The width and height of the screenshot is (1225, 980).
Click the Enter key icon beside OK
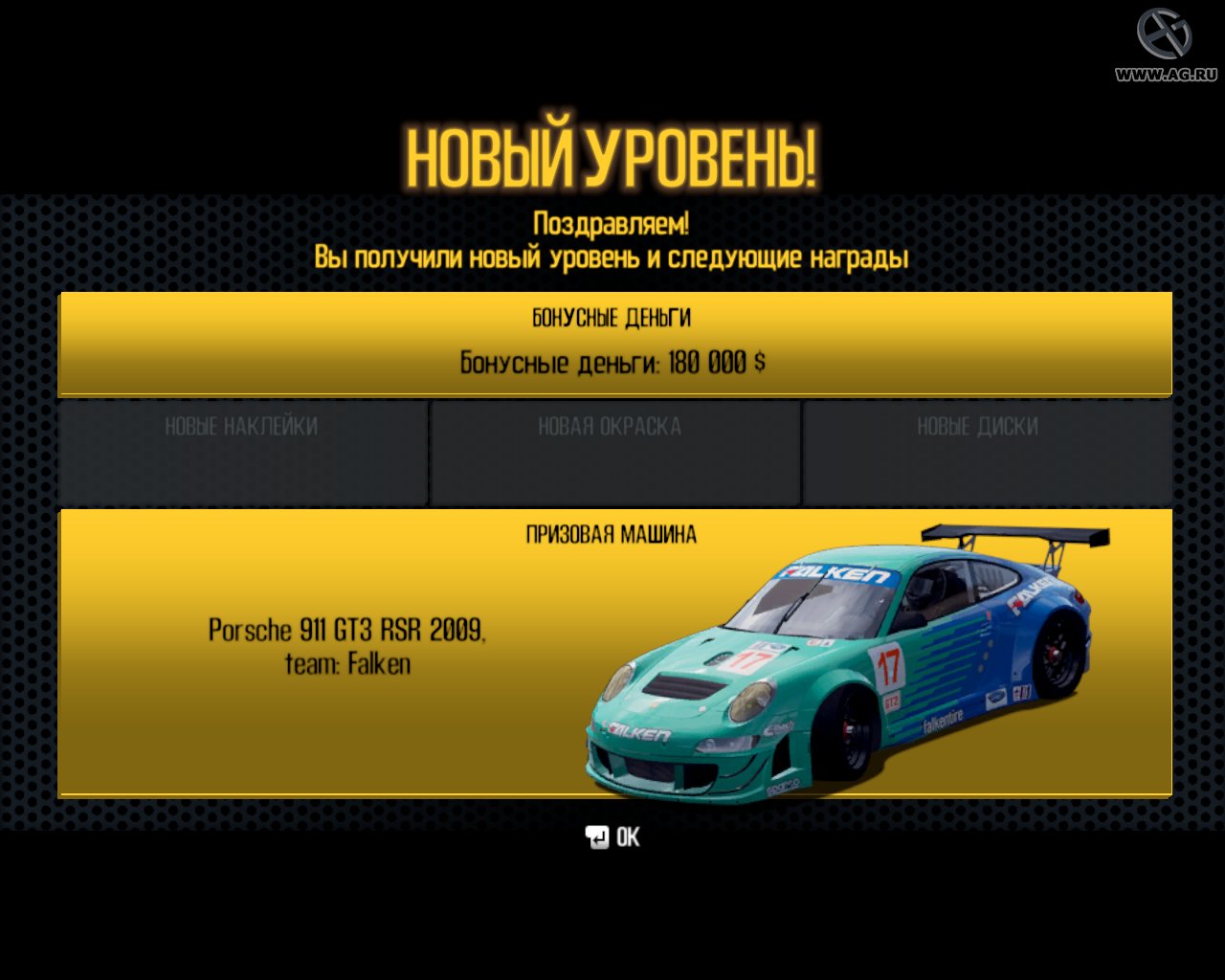click(x=598, y=837)
